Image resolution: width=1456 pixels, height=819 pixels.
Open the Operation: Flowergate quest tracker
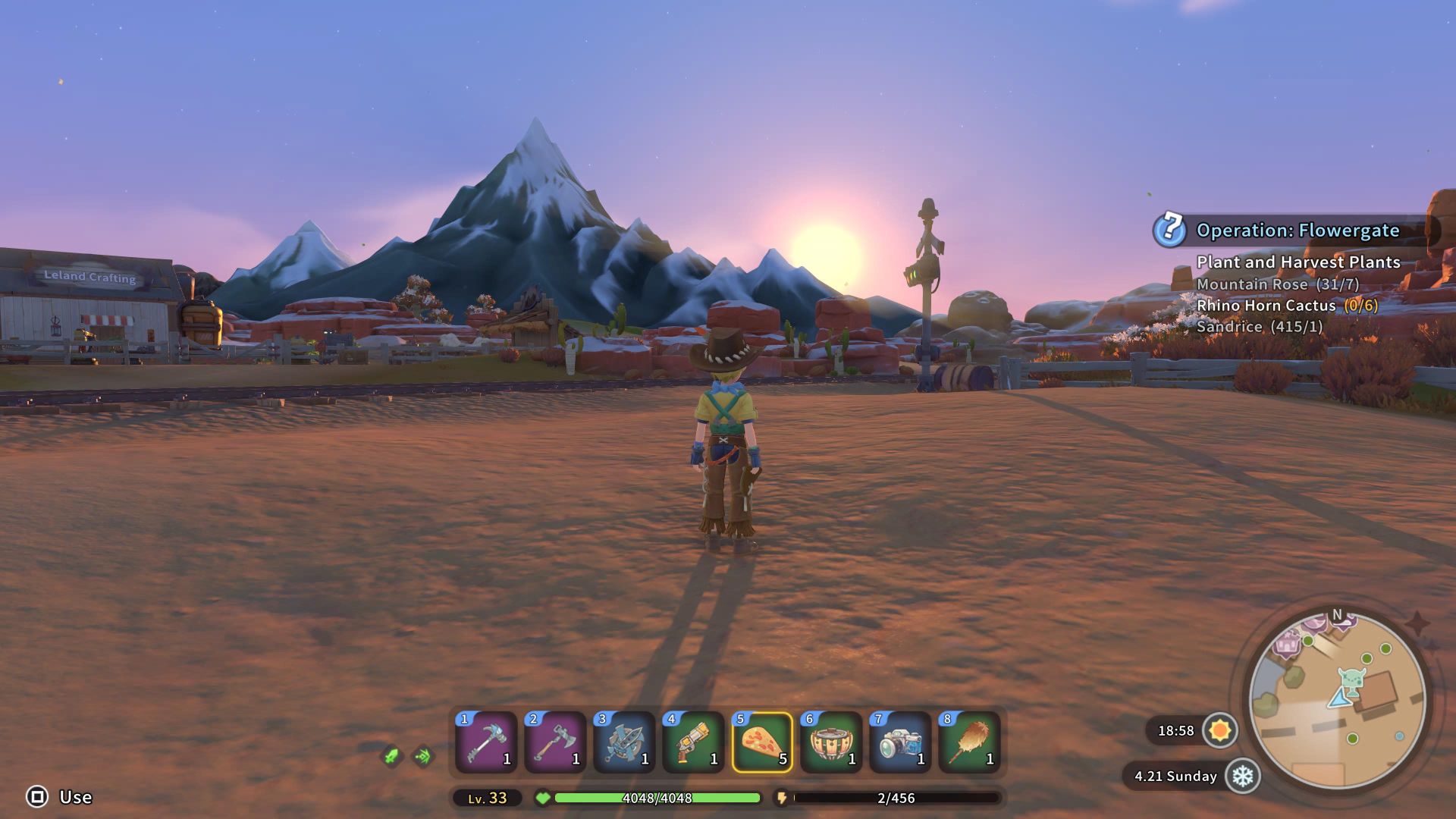[1297, 231]
